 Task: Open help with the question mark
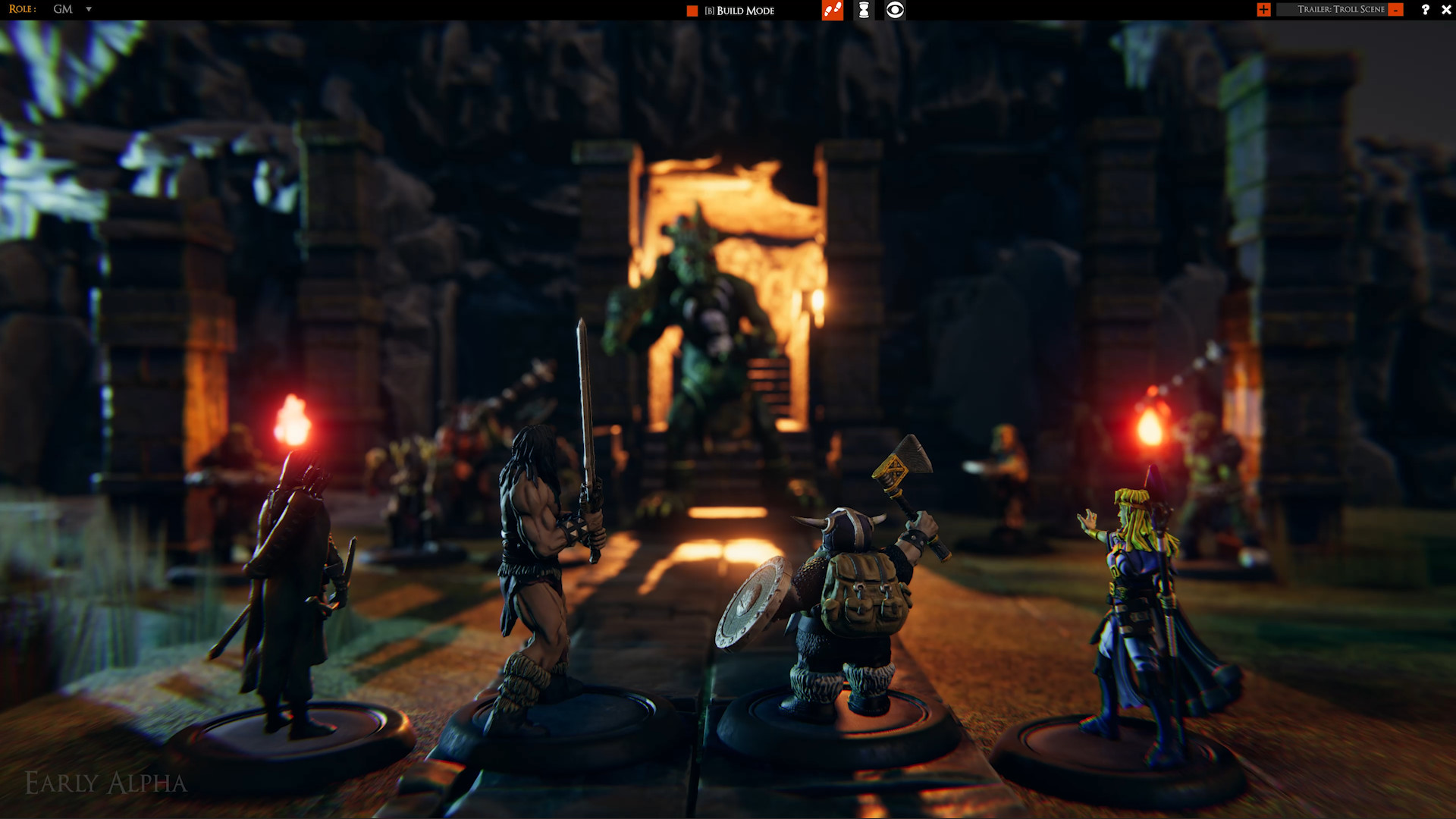click(x=1425, y=10)
